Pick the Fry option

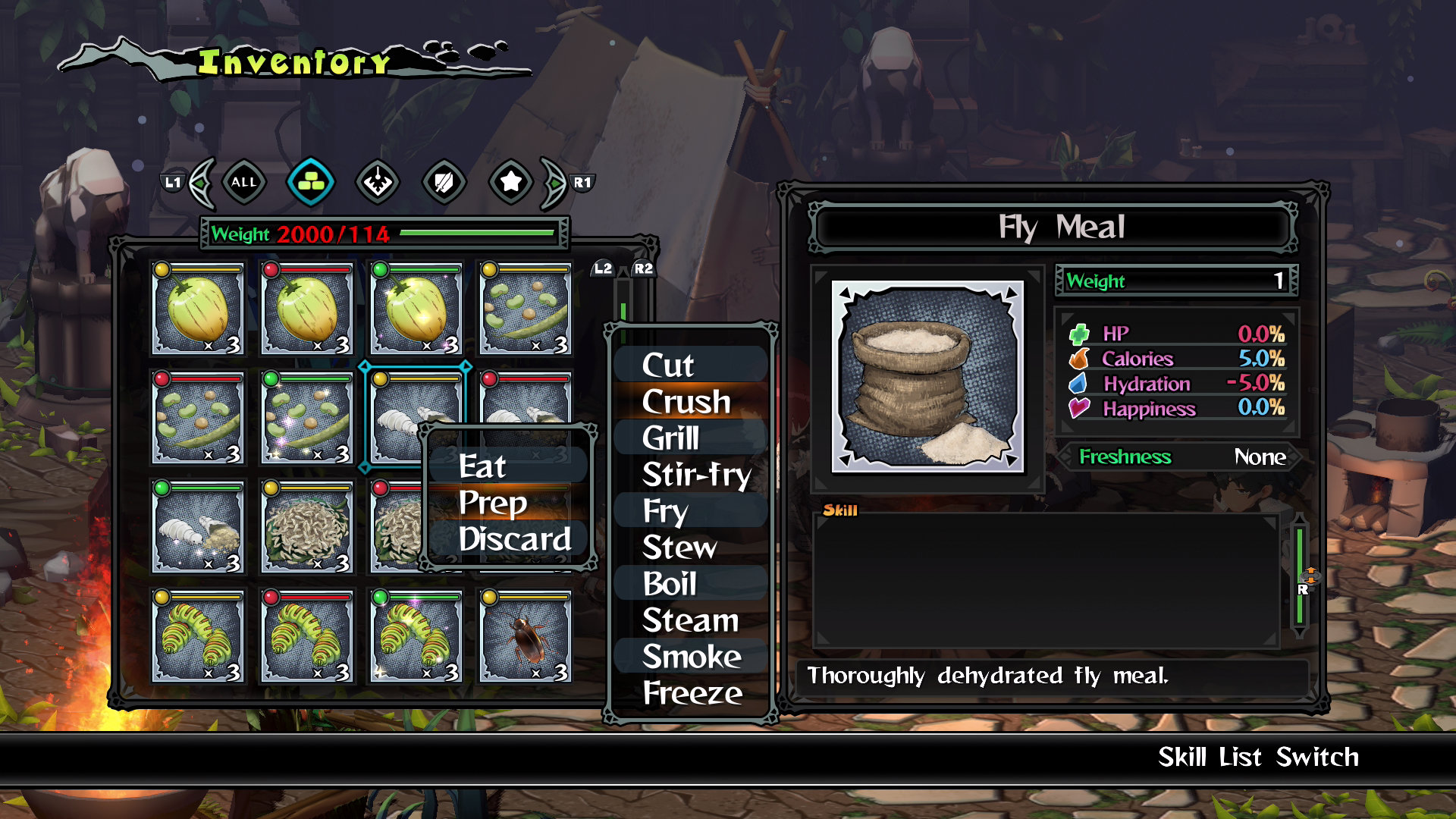[665, 510]
